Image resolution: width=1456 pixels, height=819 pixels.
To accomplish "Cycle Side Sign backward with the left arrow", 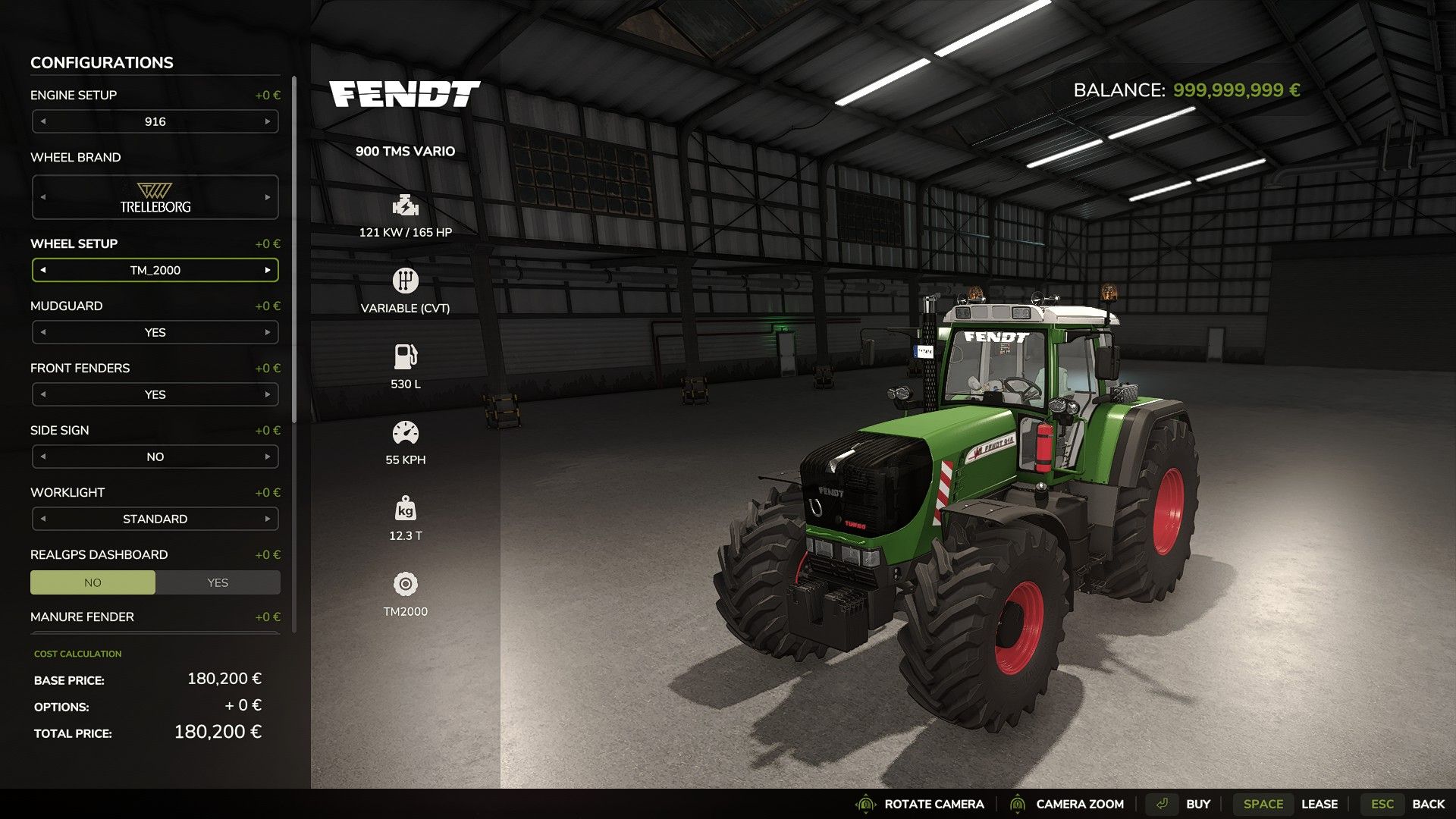I will click(43, 457).
